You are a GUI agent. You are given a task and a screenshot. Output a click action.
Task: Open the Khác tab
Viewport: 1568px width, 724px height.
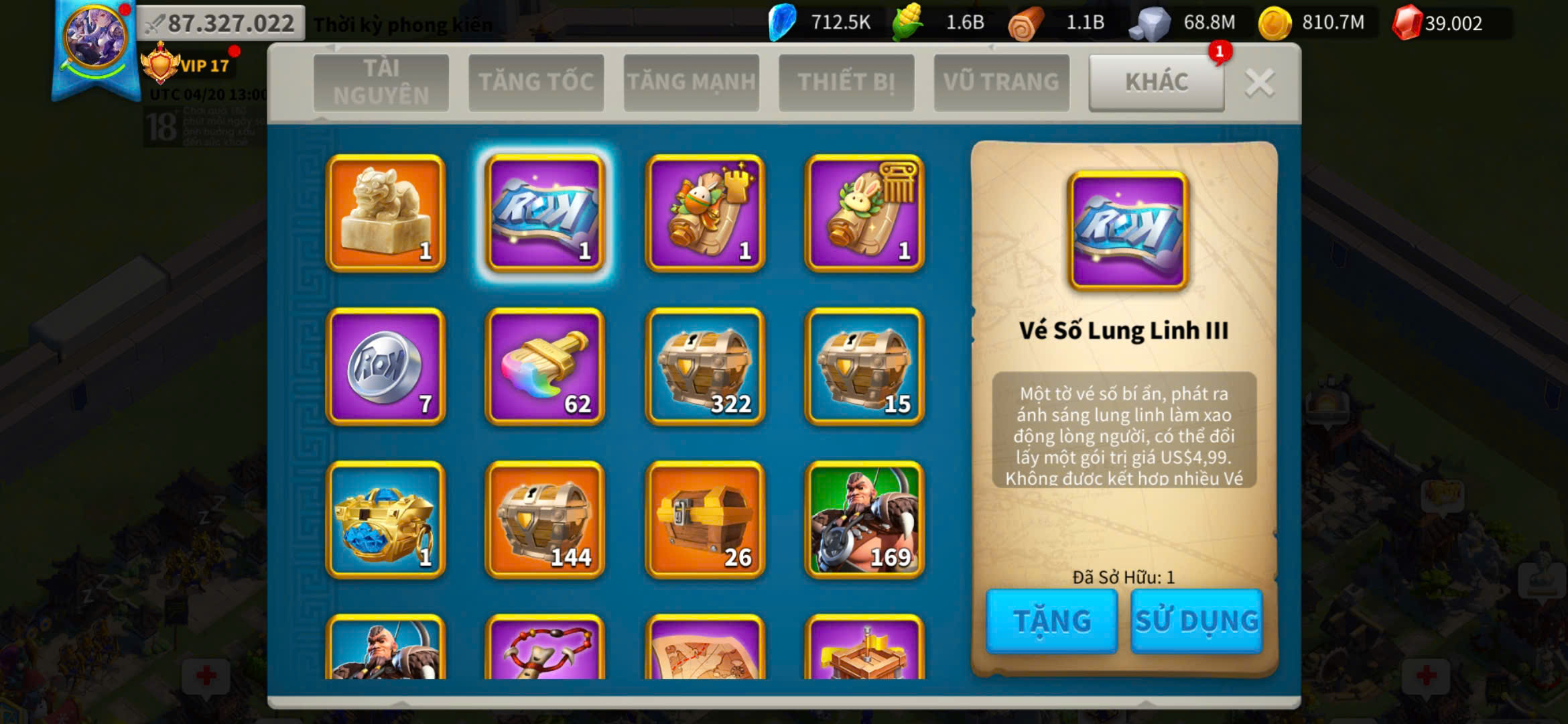1157,82
